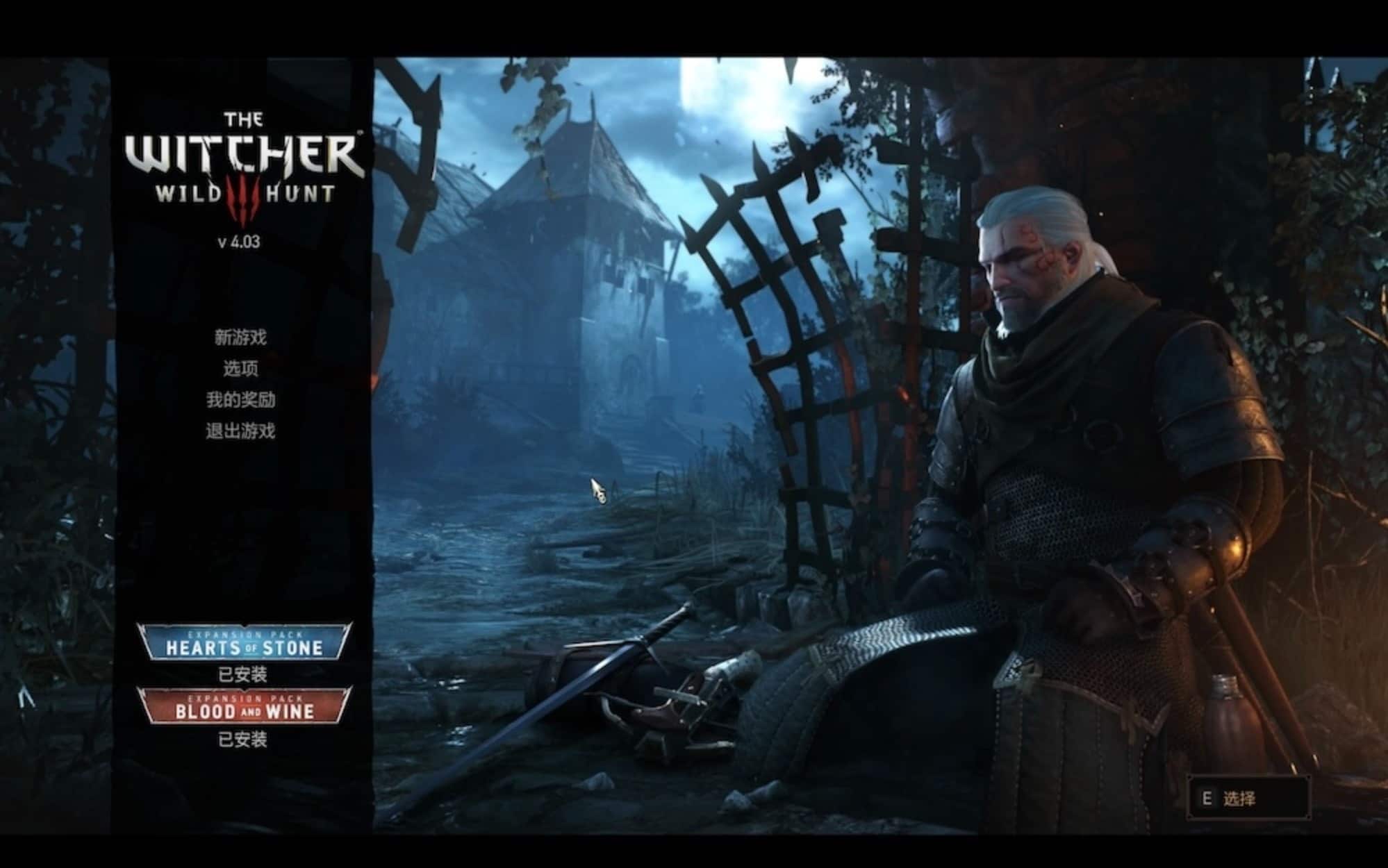This screenshot has height=868, width=1388.
Task: Open My Rewards (我的奖励)
Action: pyautogui.click(x=240, y=400)
